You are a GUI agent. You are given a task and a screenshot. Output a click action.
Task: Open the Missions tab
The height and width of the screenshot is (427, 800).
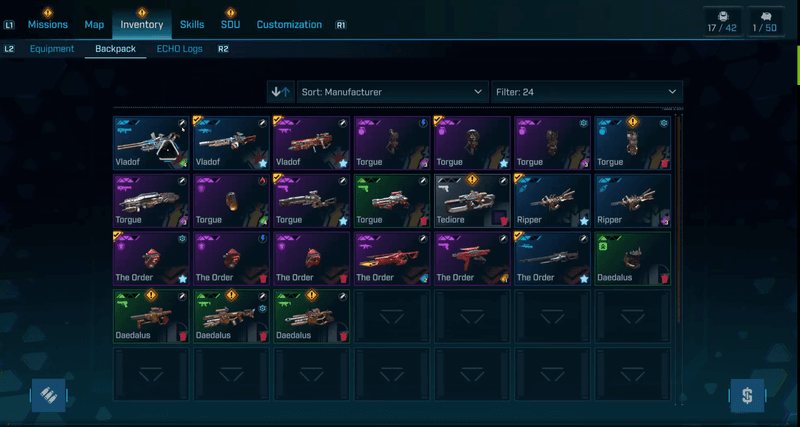click(x=48, y=24)
